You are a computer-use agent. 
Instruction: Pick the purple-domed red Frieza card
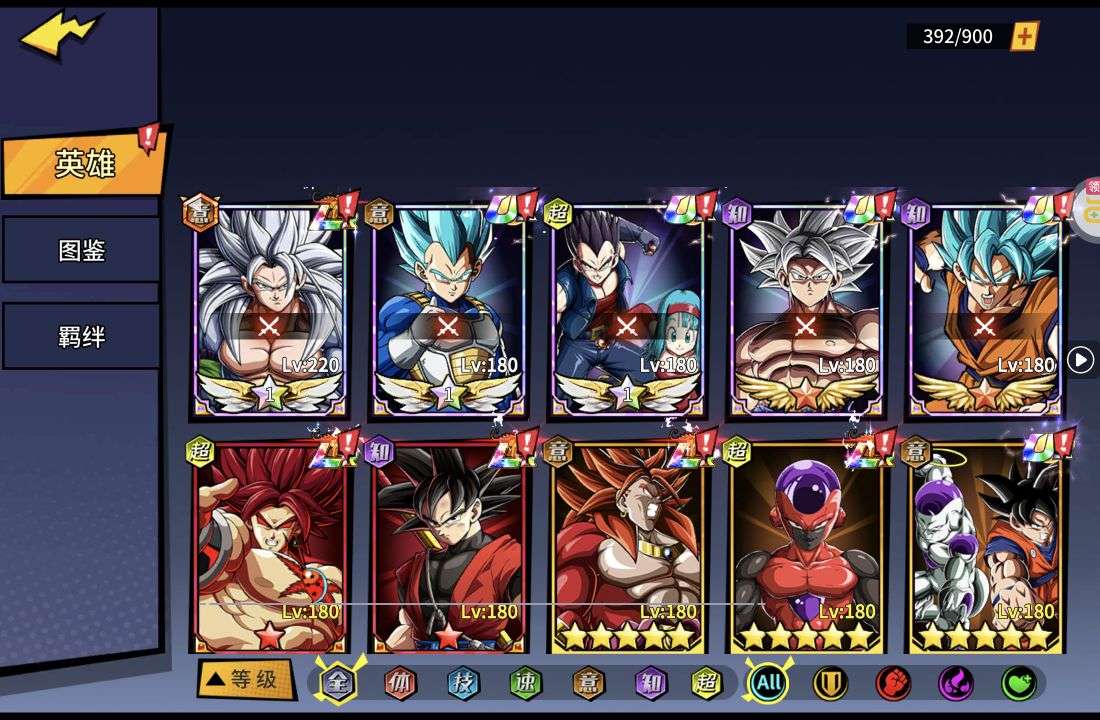pos(806,545)
